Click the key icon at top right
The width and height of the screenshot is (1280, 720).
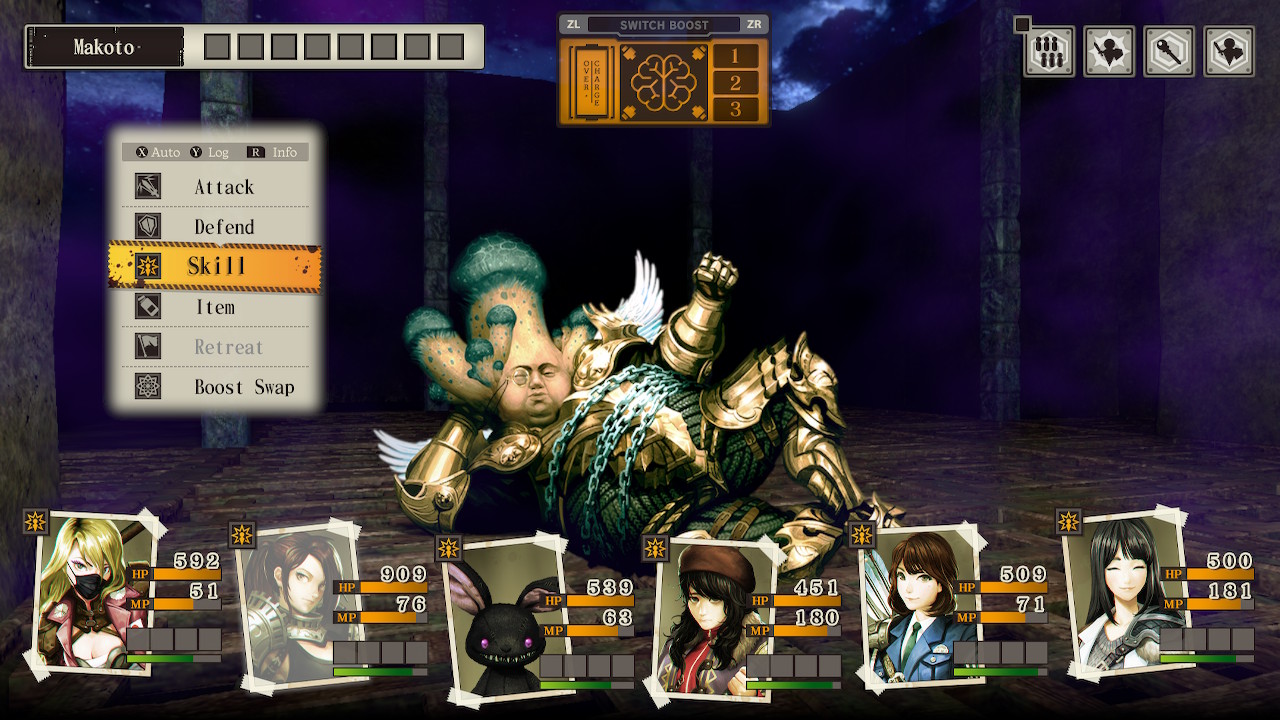[x=1169, y=51]
